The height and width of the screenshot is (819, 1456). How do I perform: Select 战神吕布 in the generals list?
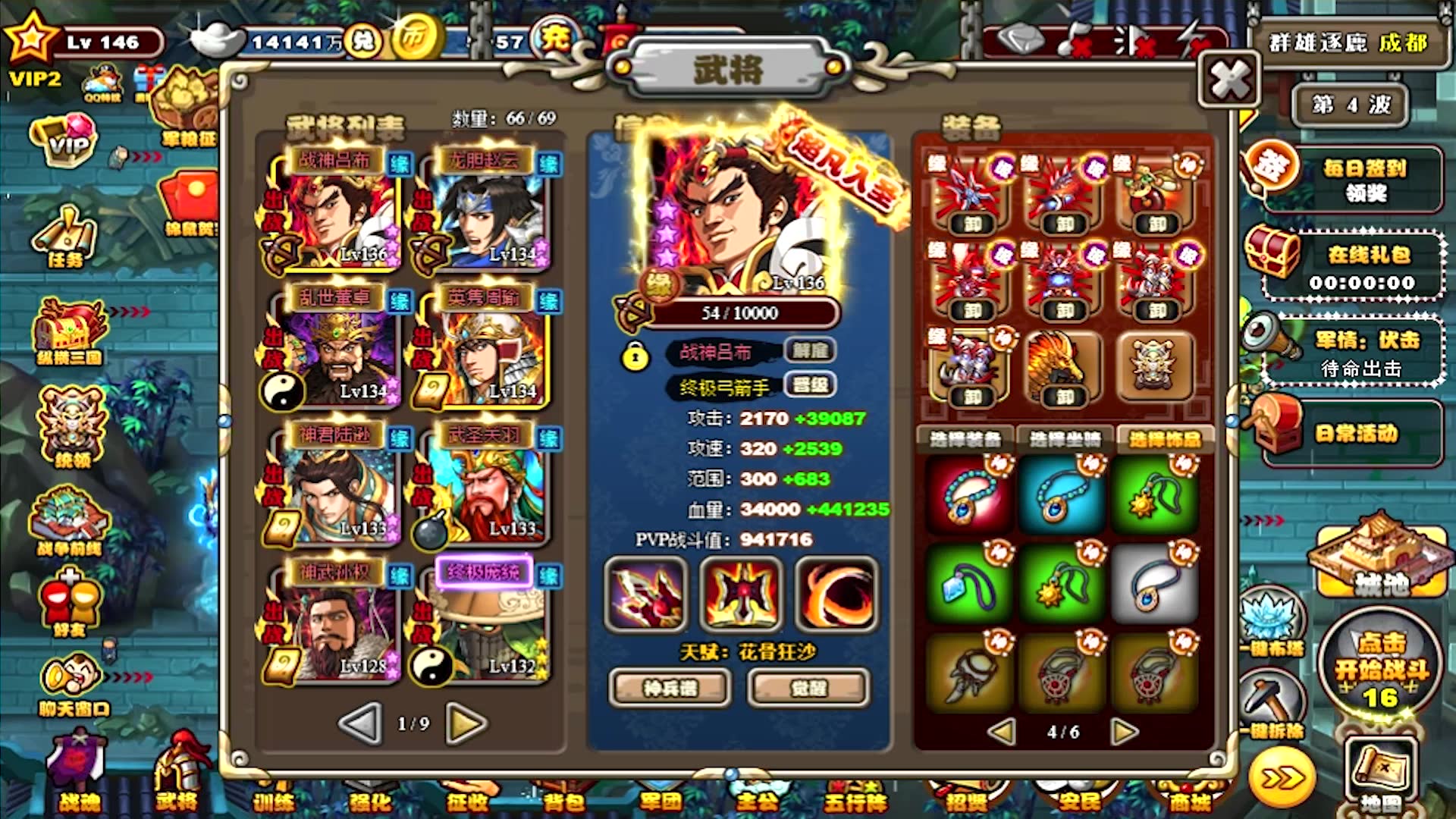333,212
